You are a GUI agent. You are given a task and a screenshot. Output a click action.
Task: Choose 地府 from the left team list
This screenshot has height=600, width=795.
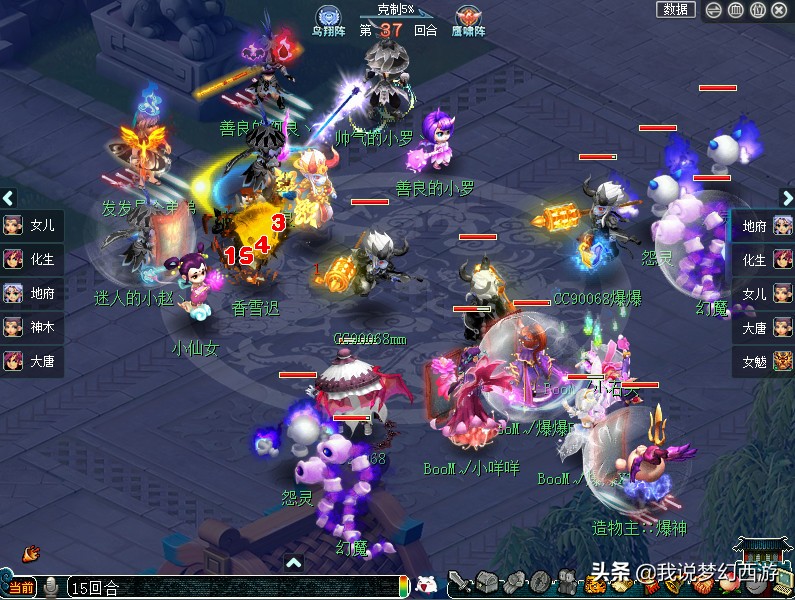click(32, 293)
